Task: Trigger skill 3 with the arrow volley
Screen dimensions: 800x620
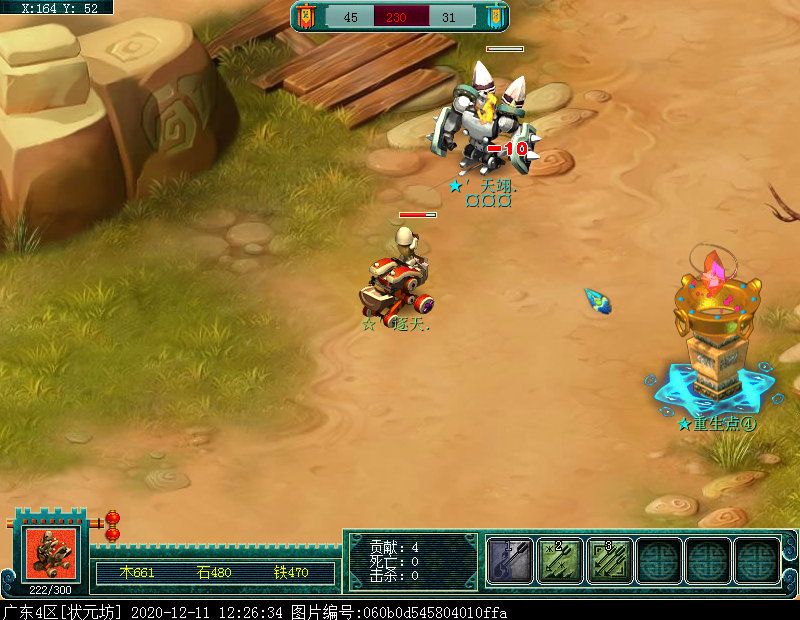Action: [609, 560]
